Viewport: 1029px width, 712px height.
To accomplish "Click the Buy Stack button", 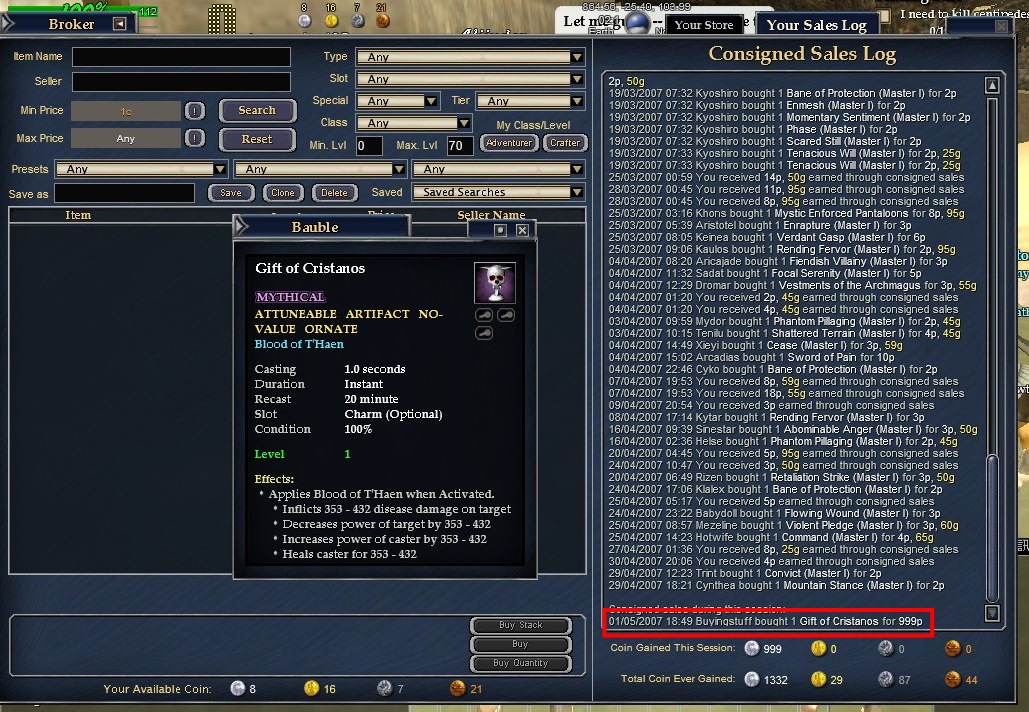I will click(x=521, y=626).
